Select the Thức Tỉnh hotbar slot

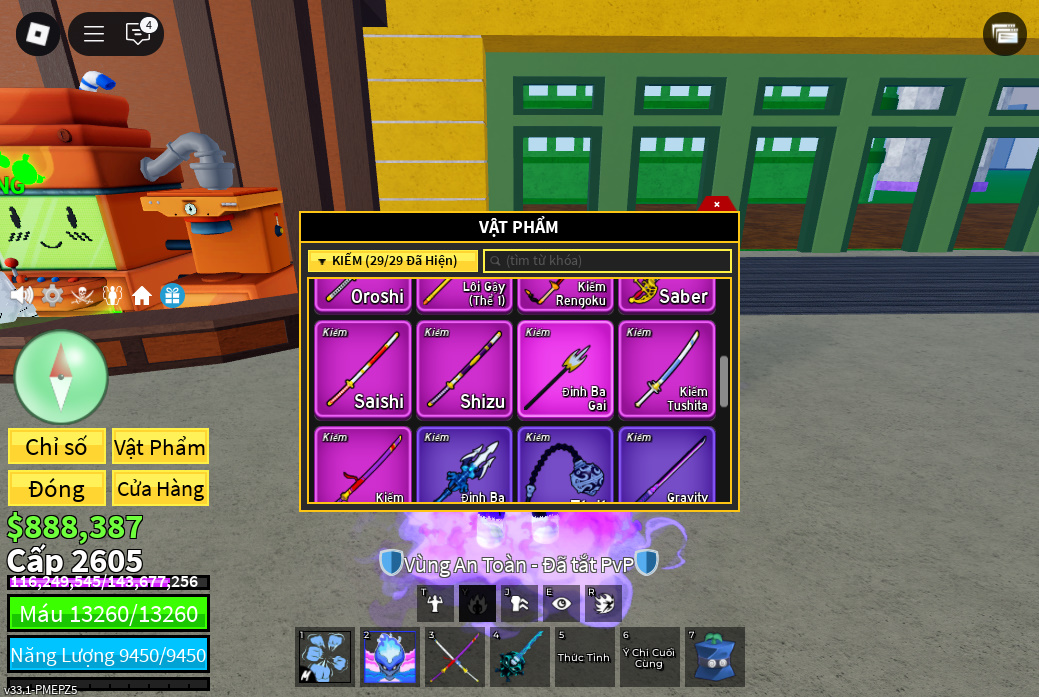point(584,657)
